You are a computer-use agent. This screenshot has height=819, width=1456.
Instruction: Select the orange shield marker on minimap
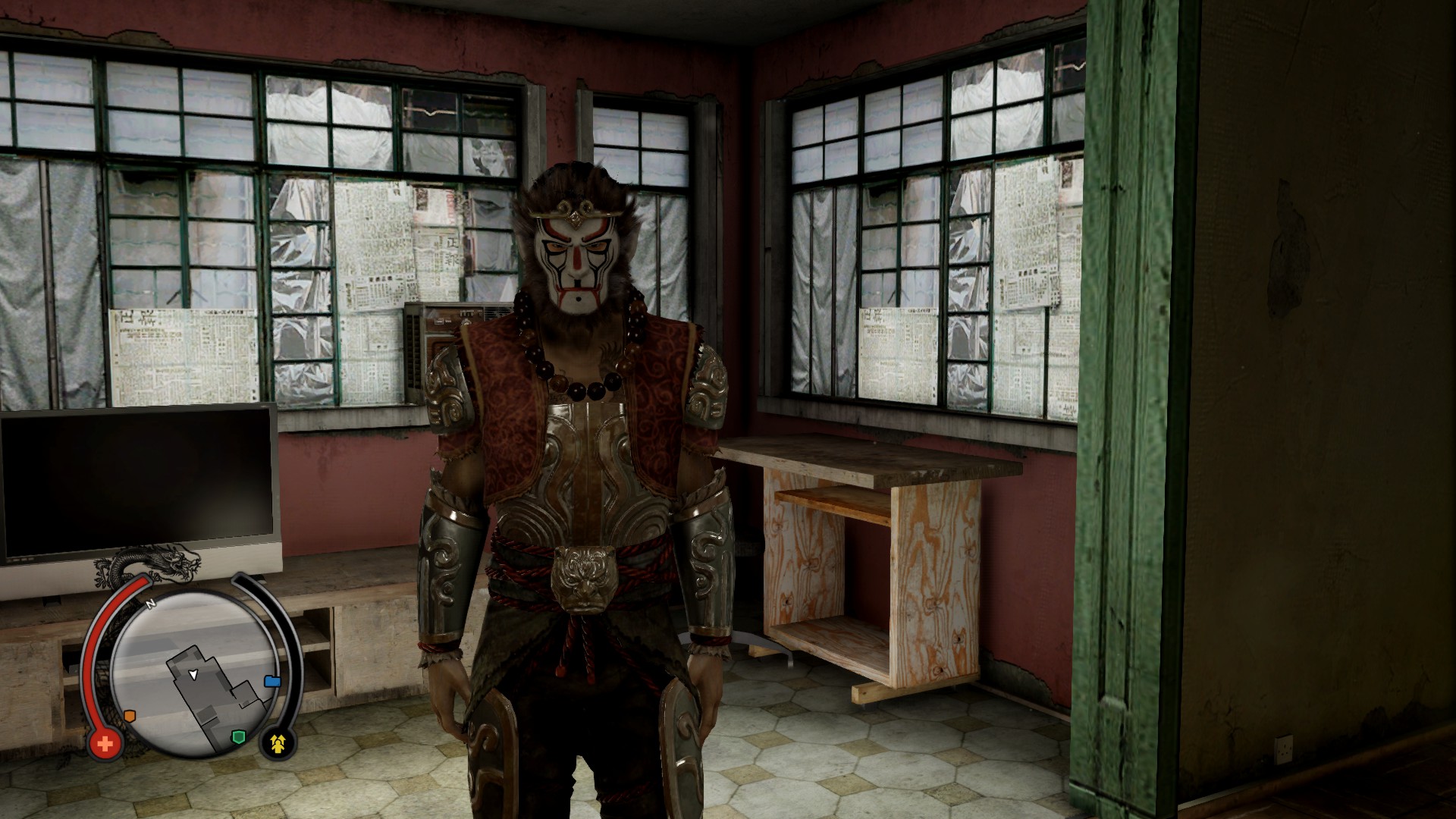point(130,715)
